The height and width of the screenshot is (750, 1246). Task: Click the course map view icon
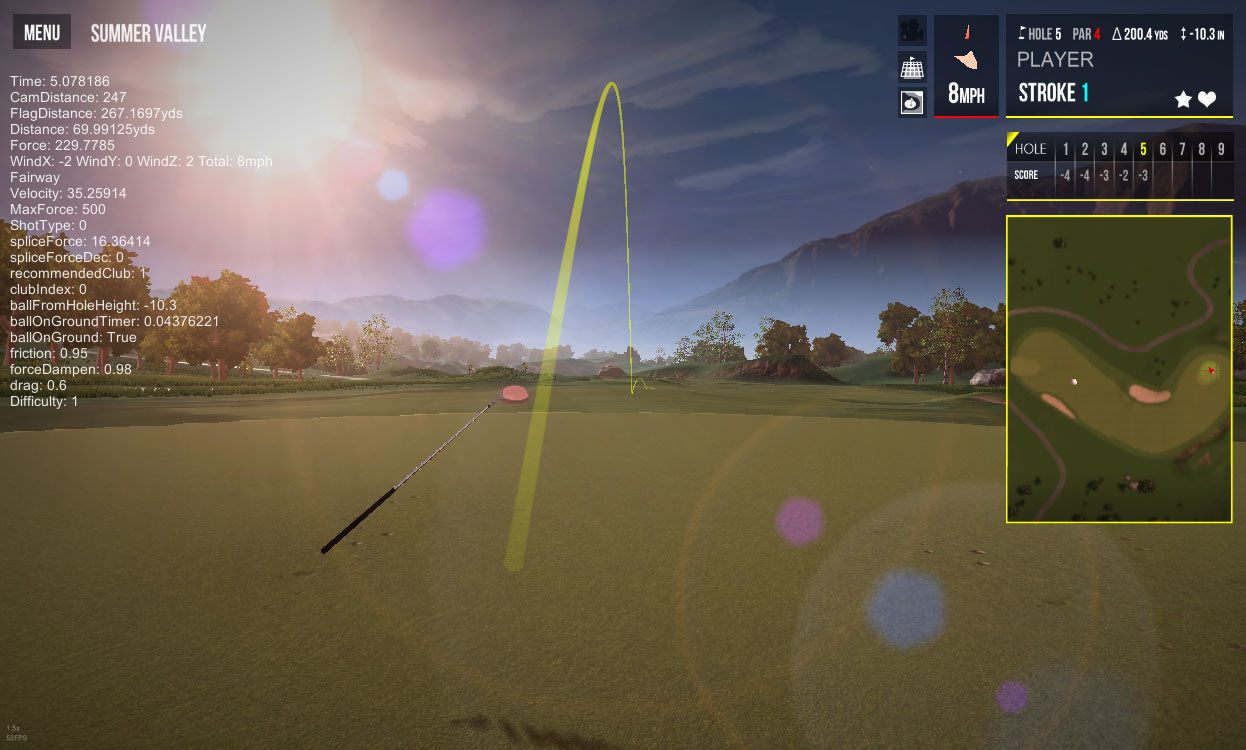click(x=911, y=102)
